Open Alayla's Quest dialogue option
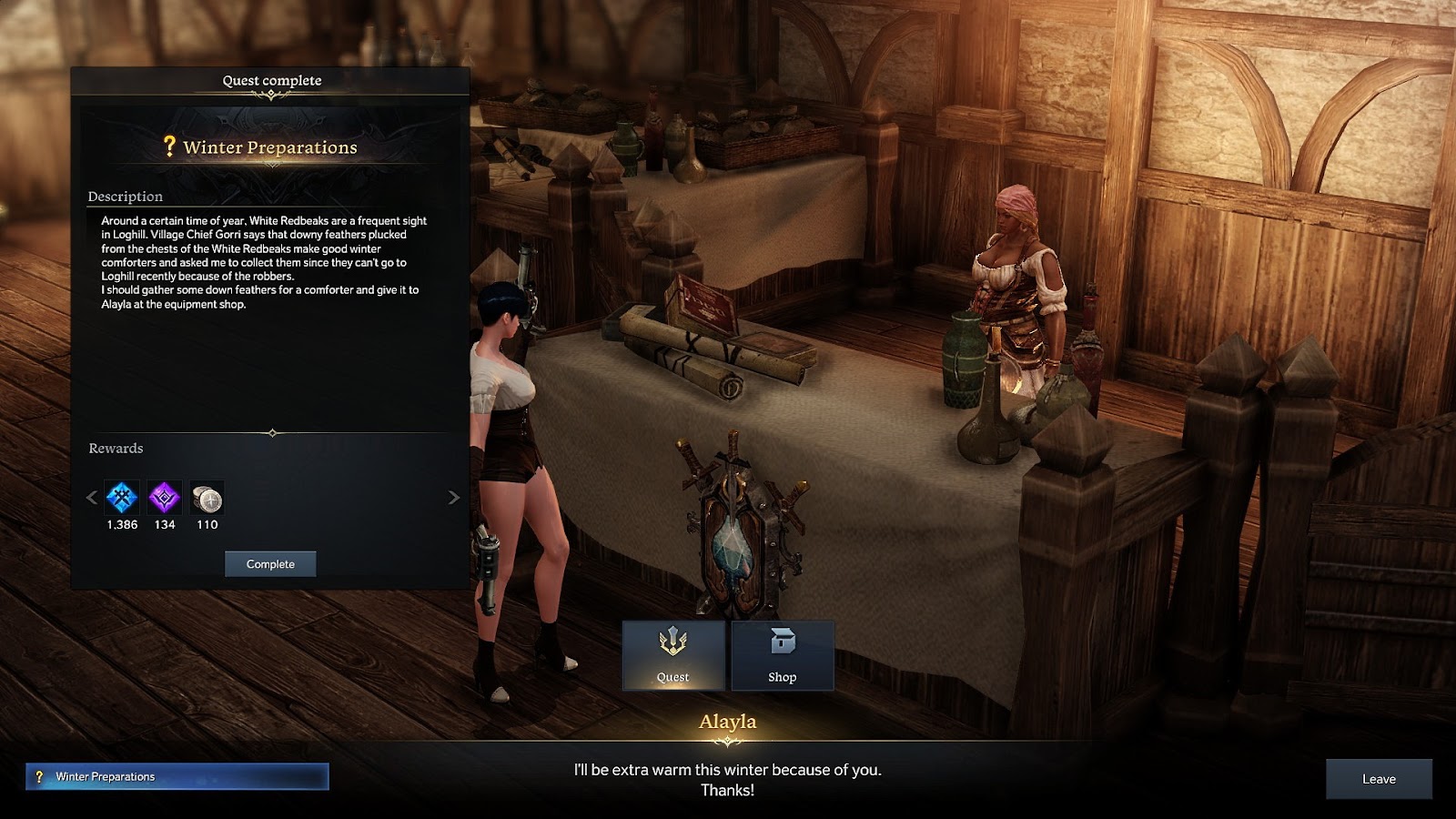The height and width of the screenshot is (819, 1456). 673,655
